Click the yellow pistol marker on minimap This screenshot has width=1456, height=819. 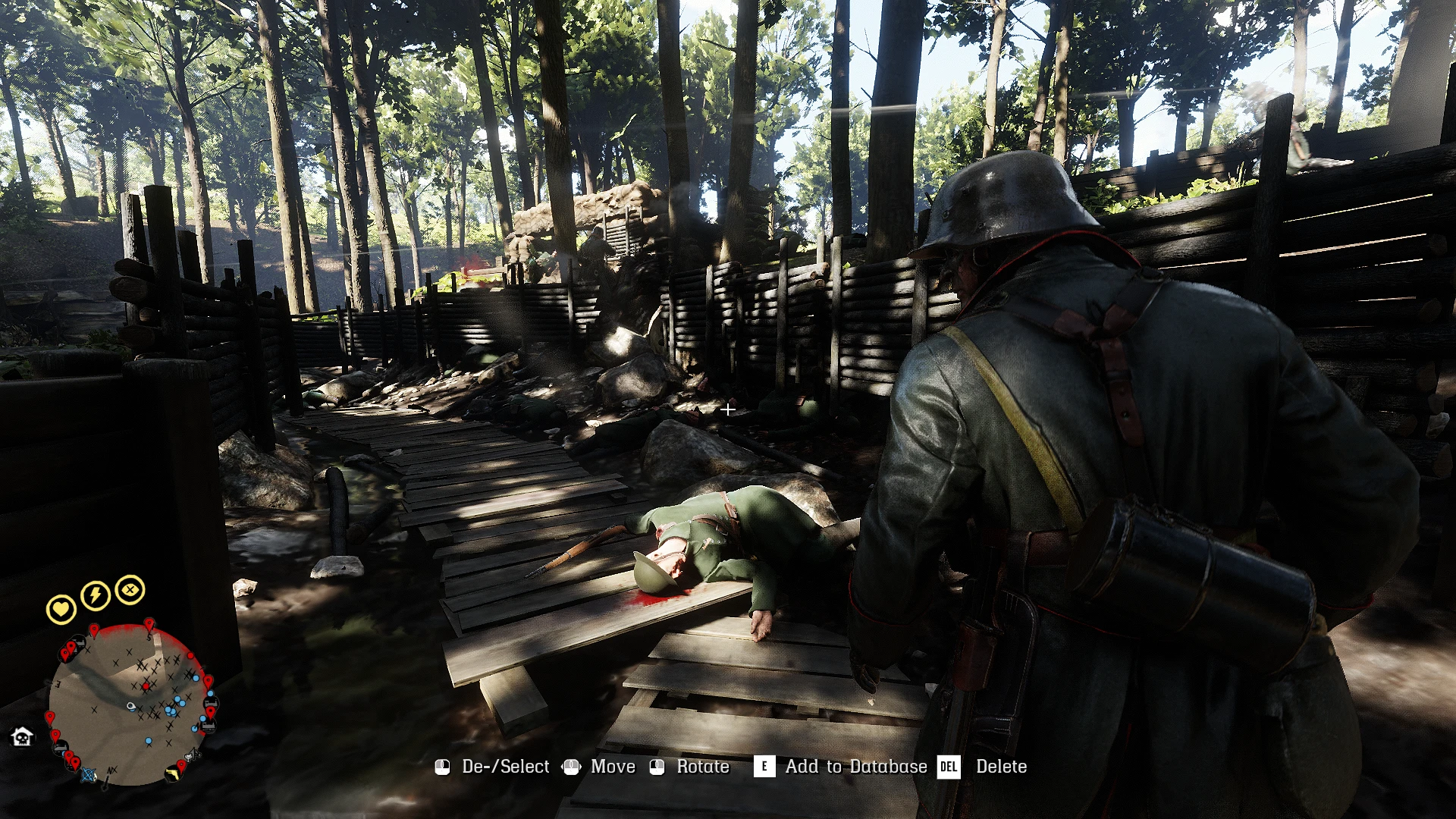coord(174,773)
